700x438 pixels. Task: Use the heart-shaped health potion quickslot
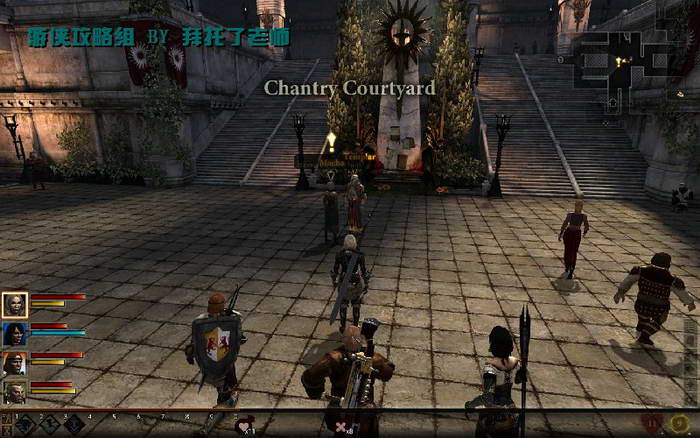pos(245,426)
